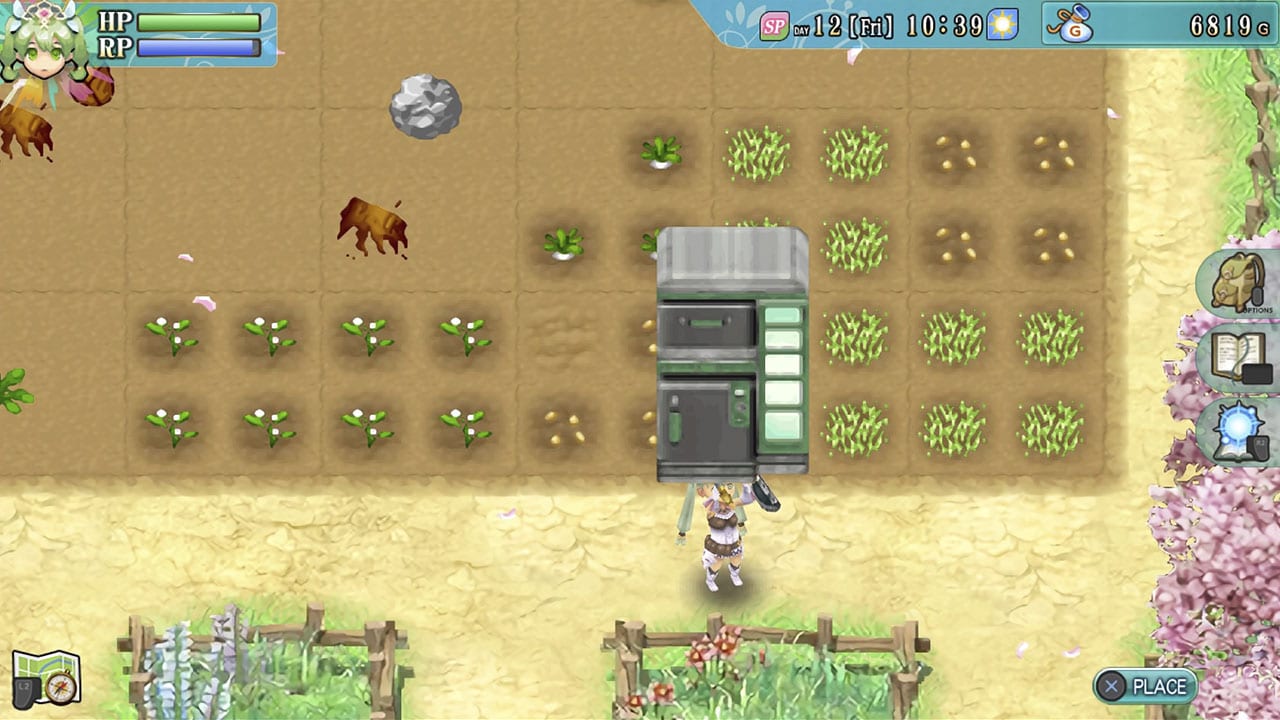1280x720 pixels.
Task: Open the open-book diary icon
Action: pyautogui.click(x=1238, y=358)
